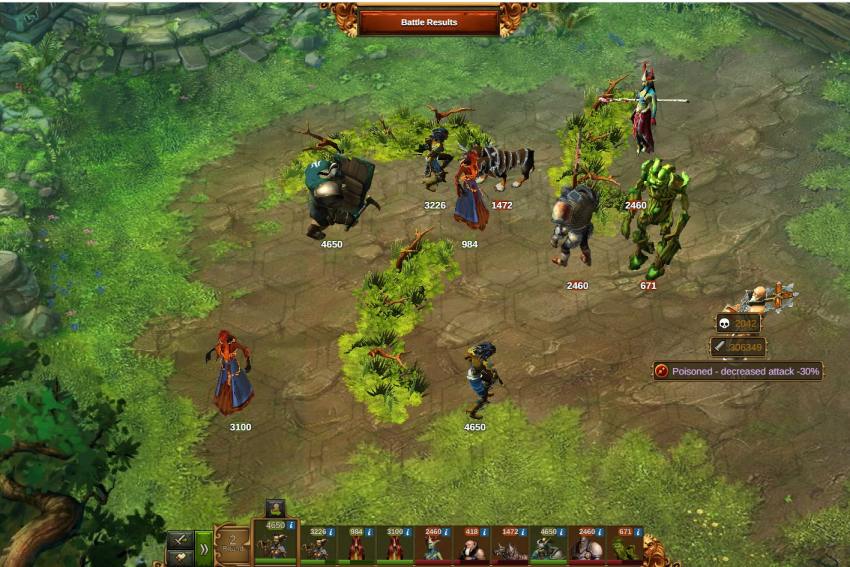Click the Poisoned status effect label
The height and width of the screenshot is (567, 850).
(738, 371)
